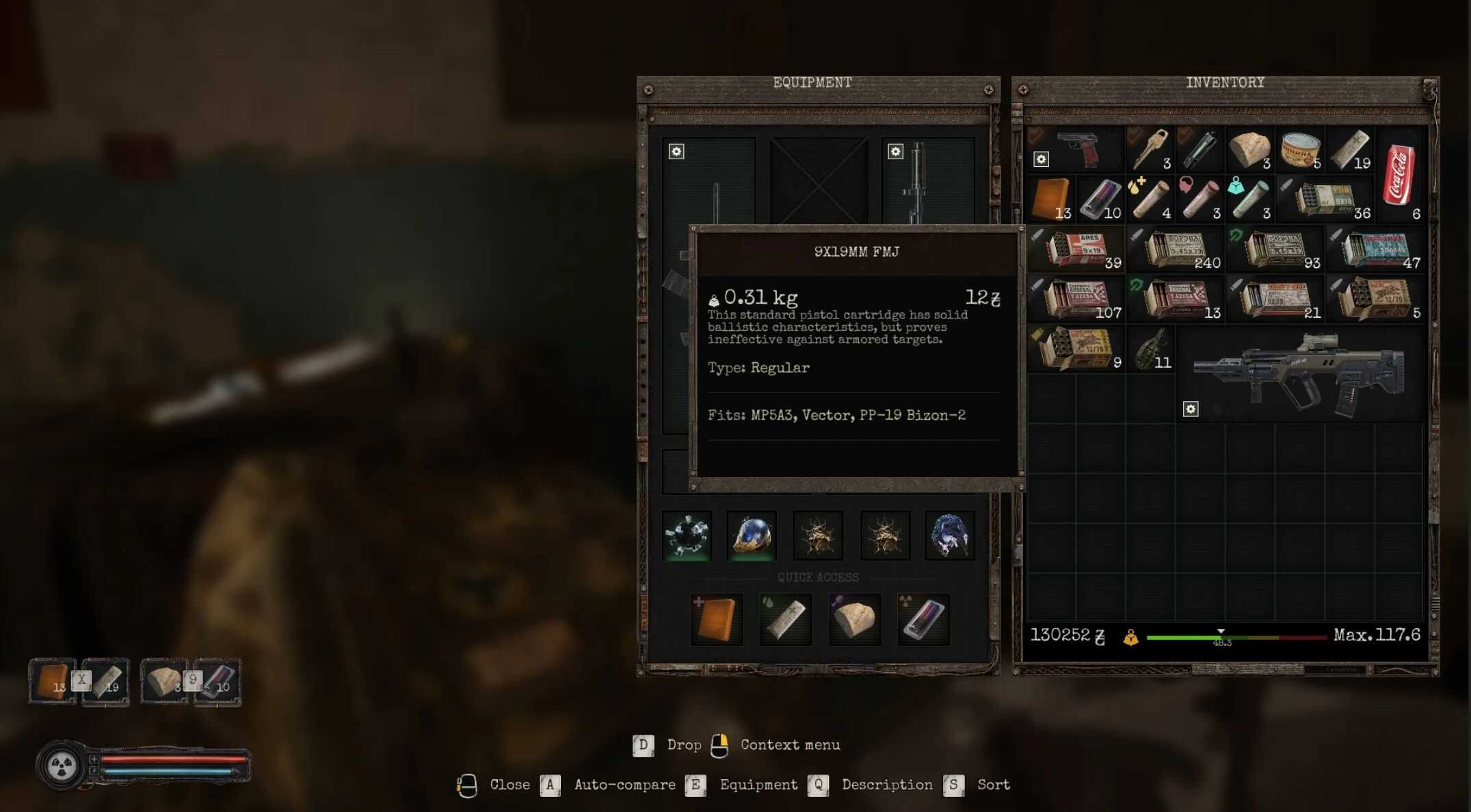Choose the blue ammo box of 47
Viewport: 1471px width, 812px height.
click(1375, 249)
